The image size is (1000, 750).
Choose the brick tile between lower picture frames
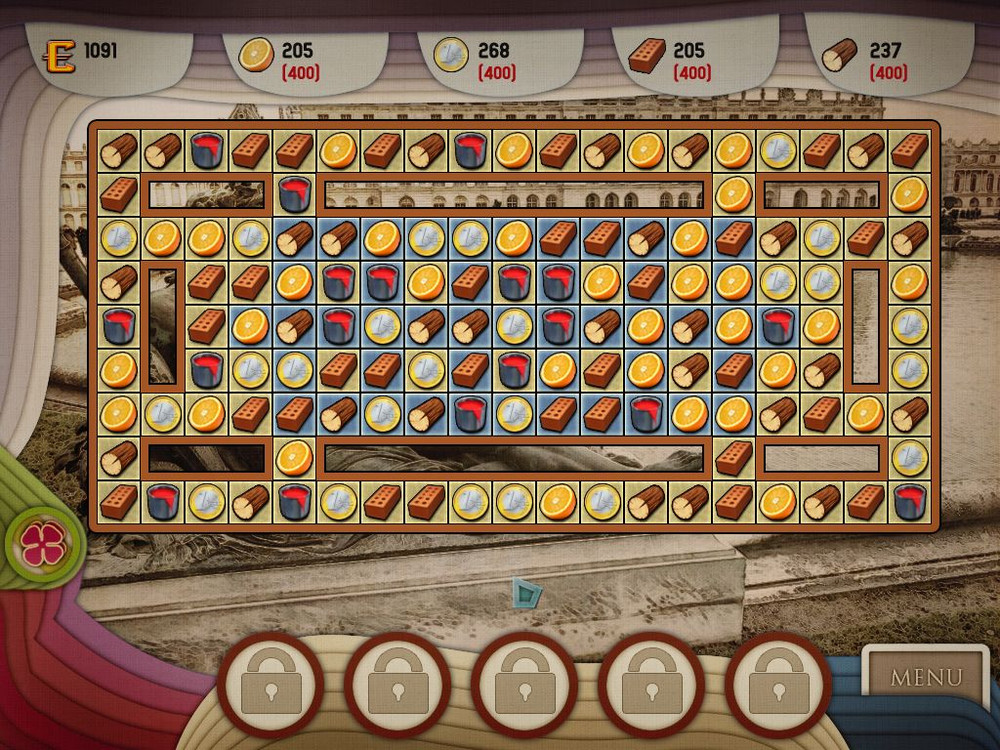[733, 457]
